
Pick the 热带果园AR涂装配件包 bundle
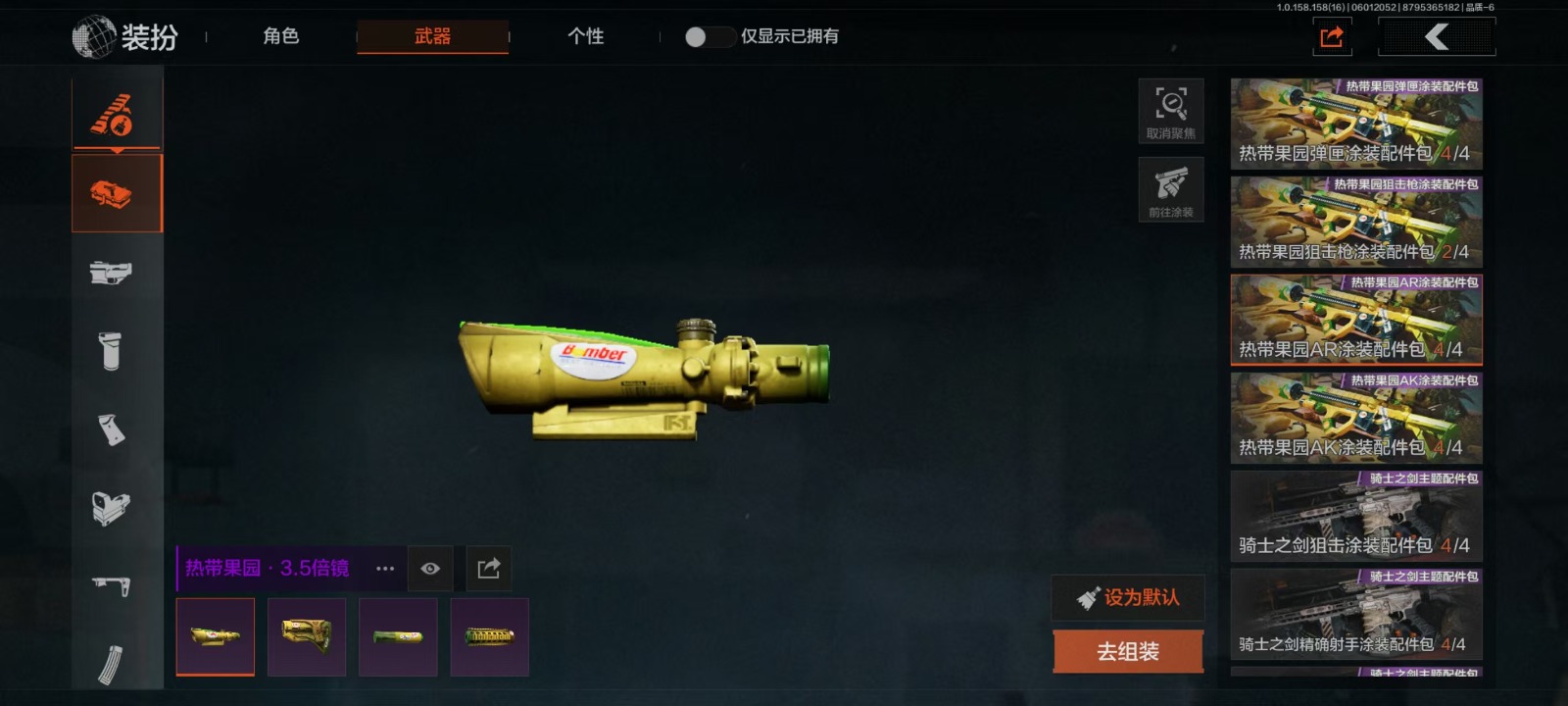1356,321
